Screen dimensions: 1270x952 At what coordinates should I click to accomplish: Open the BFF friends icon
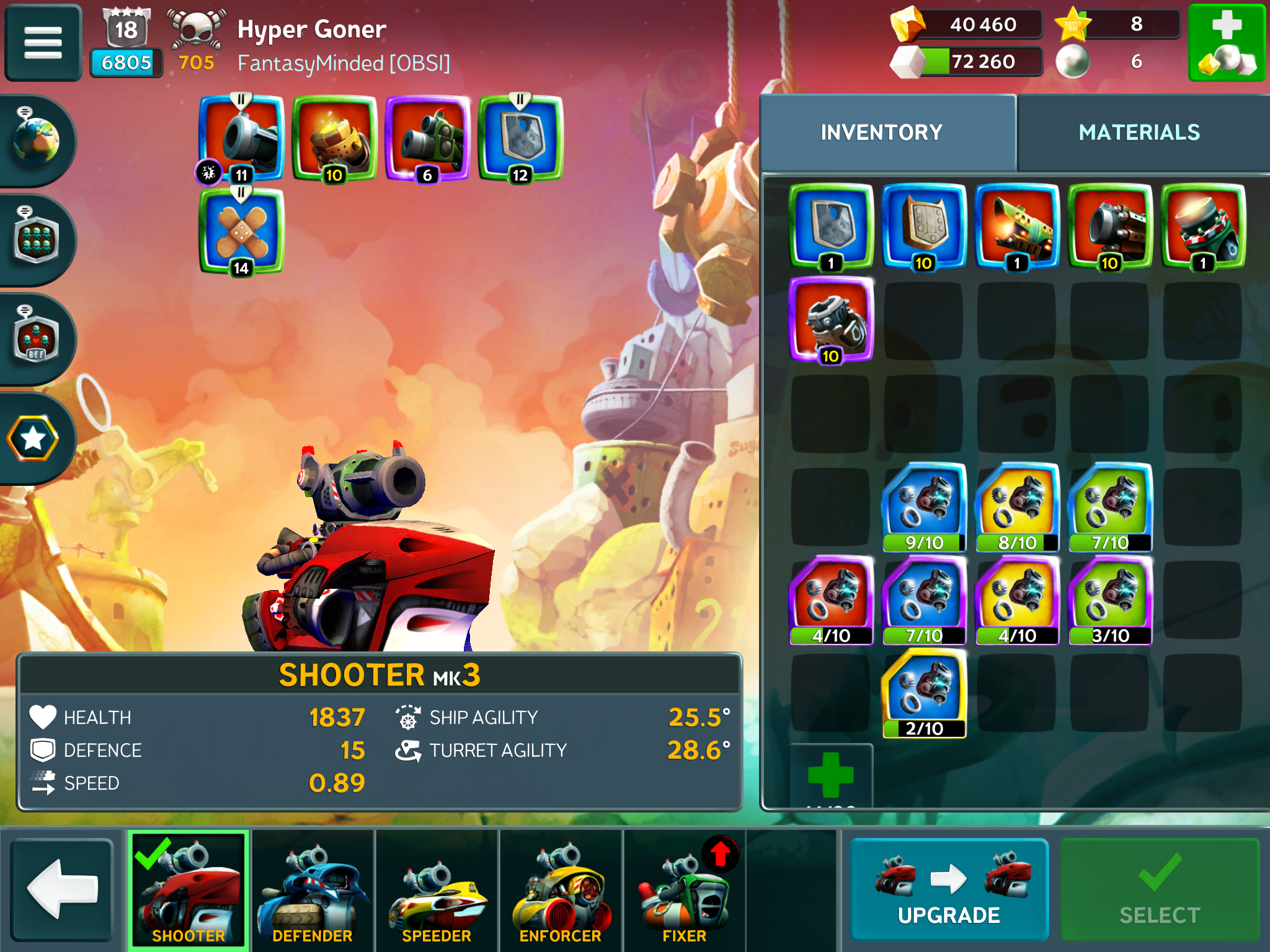coord(36,338)
